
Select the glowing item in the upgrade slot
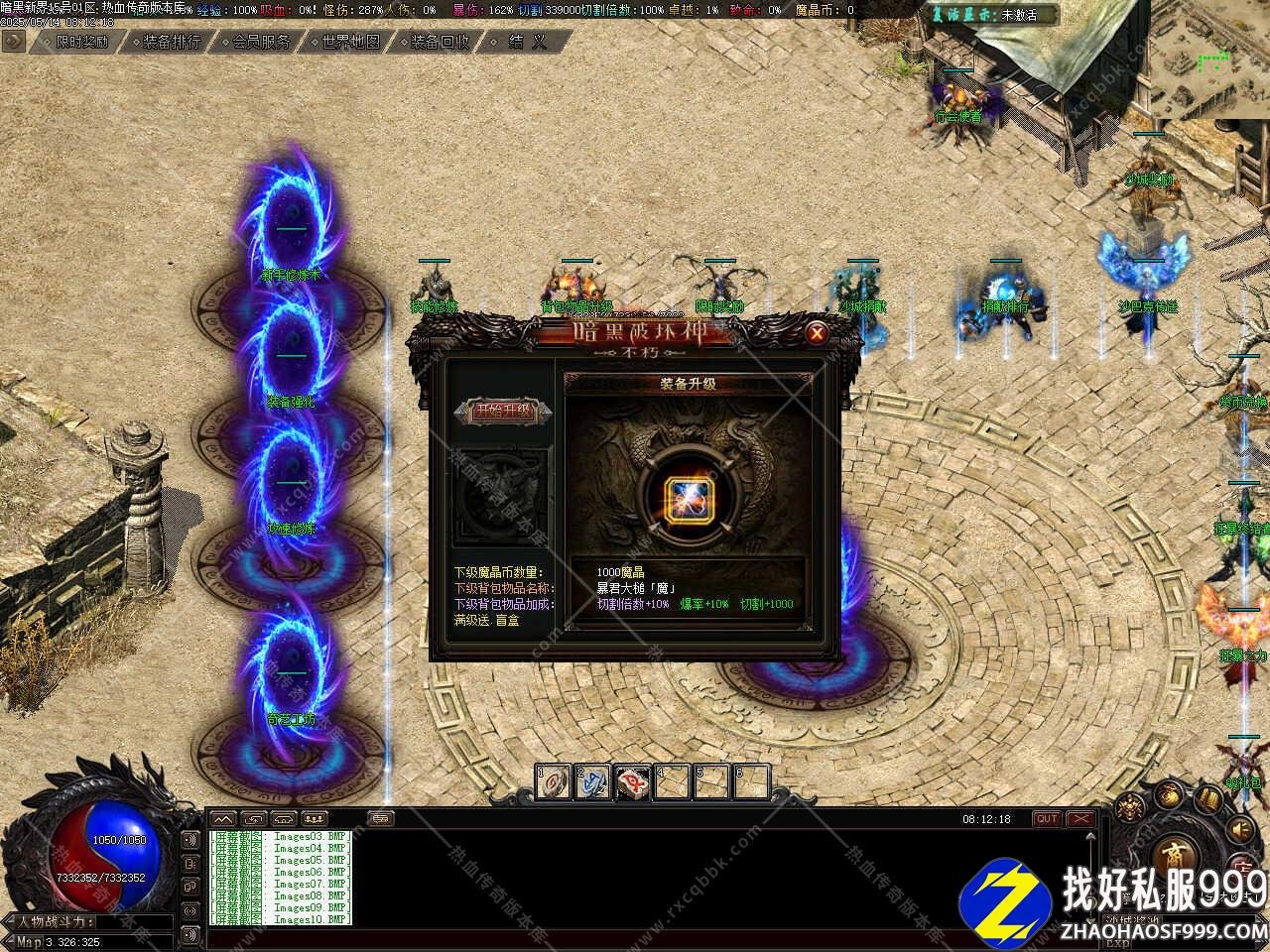point(685,495)
